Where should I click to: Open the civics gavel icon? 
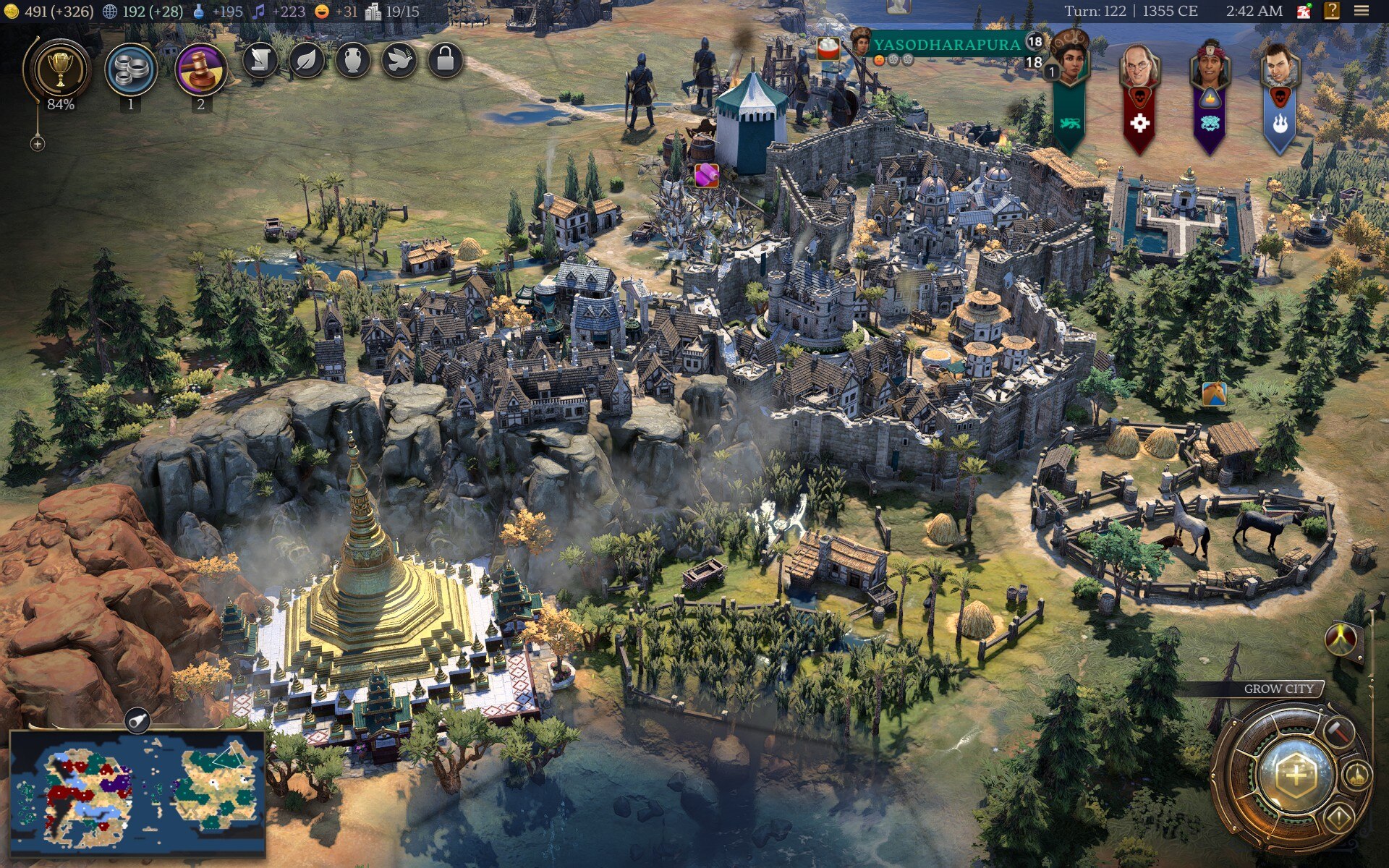click(200, 70)
